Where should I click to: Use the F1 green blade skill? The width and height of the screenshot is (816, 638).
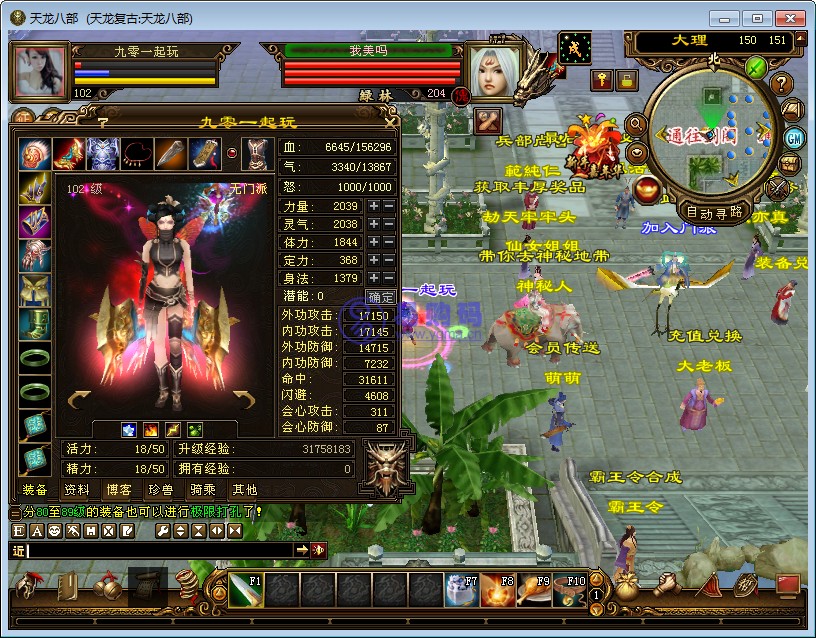point(246,590)
